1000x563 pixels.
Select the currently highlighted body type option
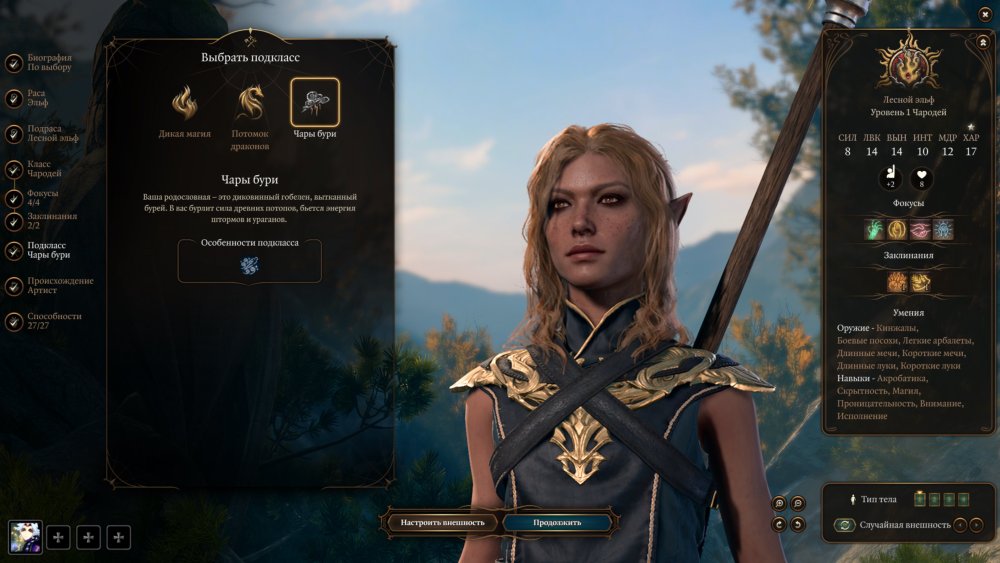pyautogui.click(x=919, y=499)
